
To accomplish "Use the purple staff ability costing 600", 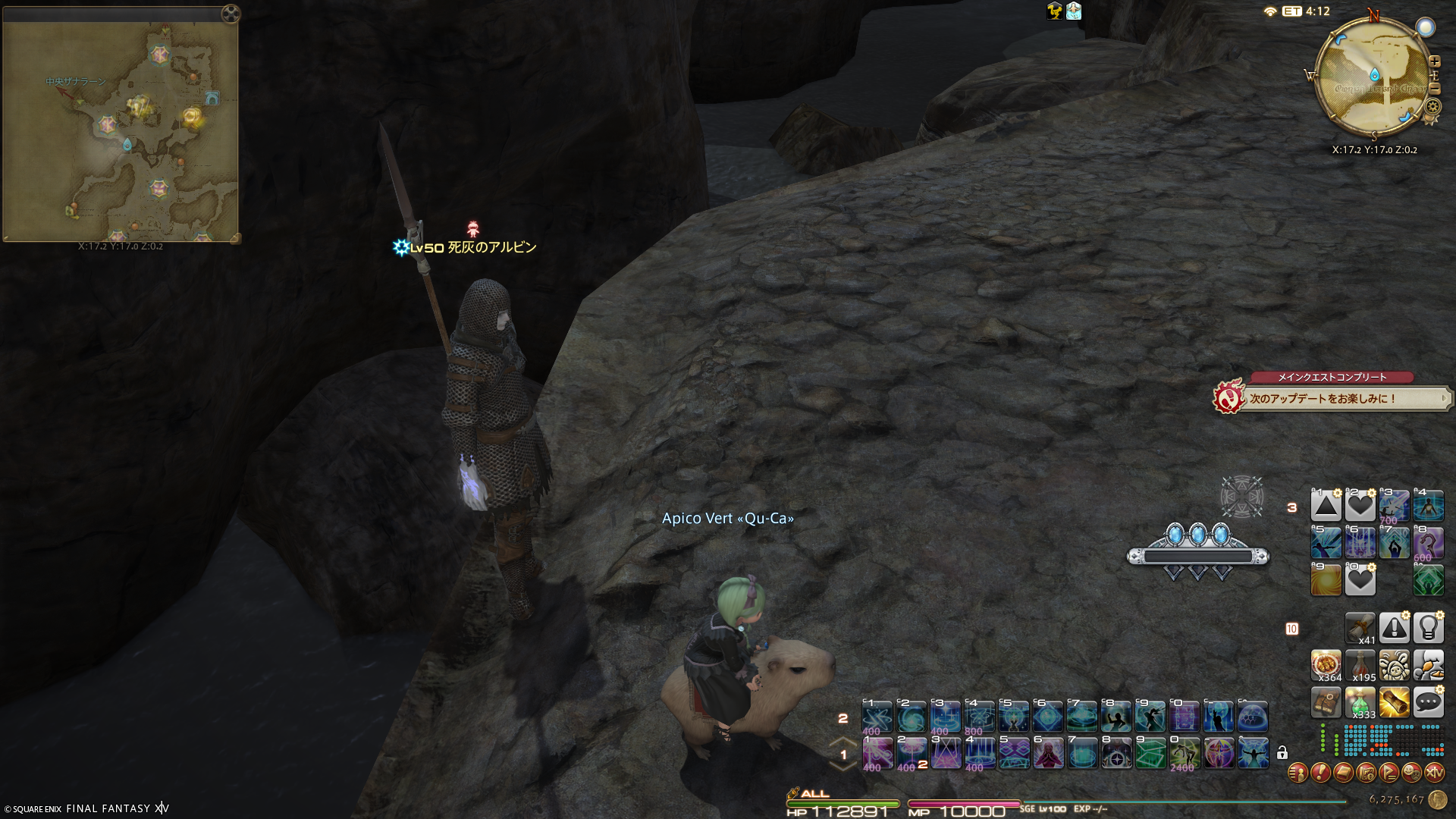I will click(x=1428, y=544).
